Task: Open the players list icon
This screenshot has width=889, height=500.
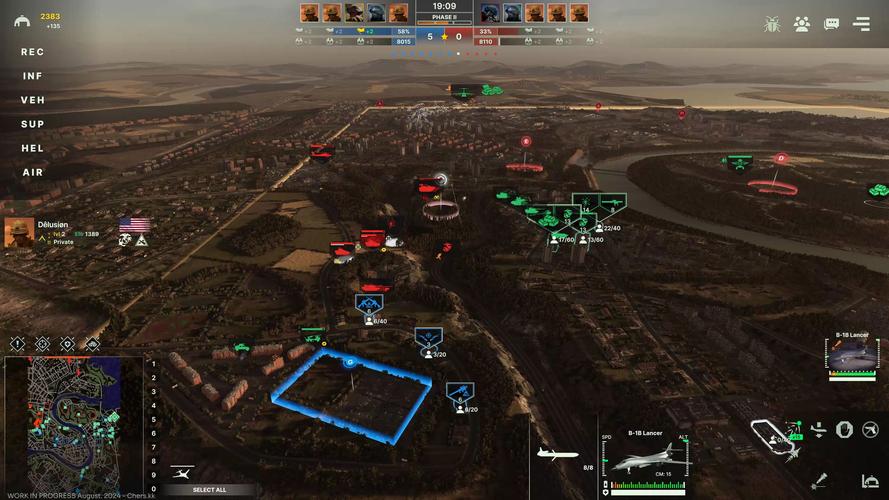Action: (802, 24)
